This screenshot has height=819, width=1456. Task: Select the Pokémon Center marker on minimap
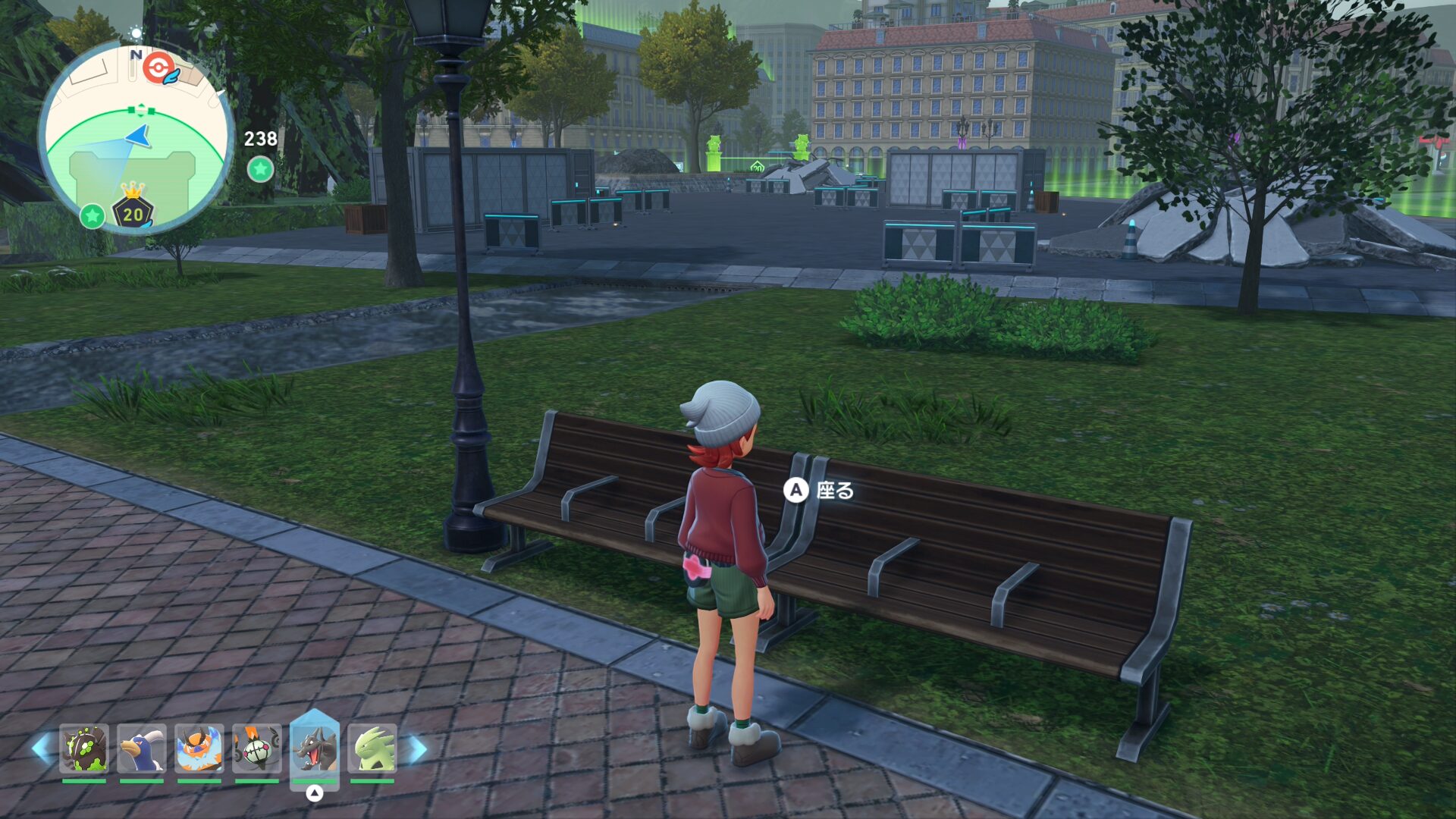(157, 68)
